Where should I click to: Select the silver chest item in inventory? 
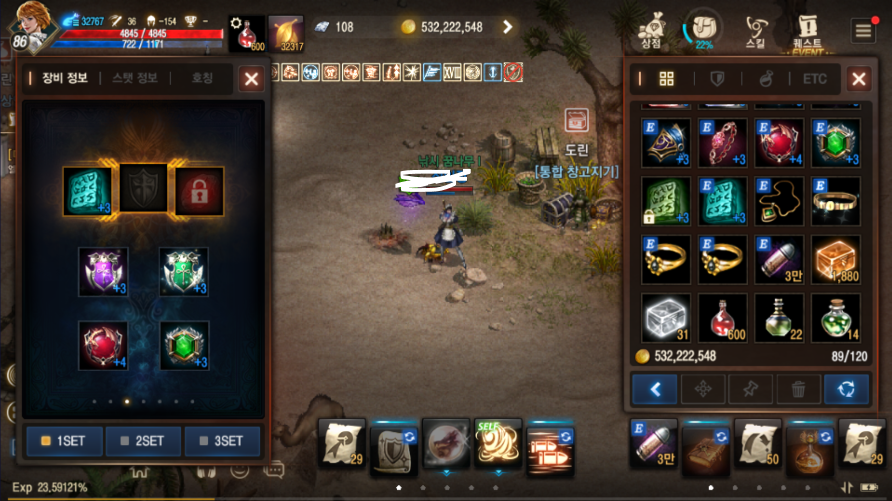665,316
